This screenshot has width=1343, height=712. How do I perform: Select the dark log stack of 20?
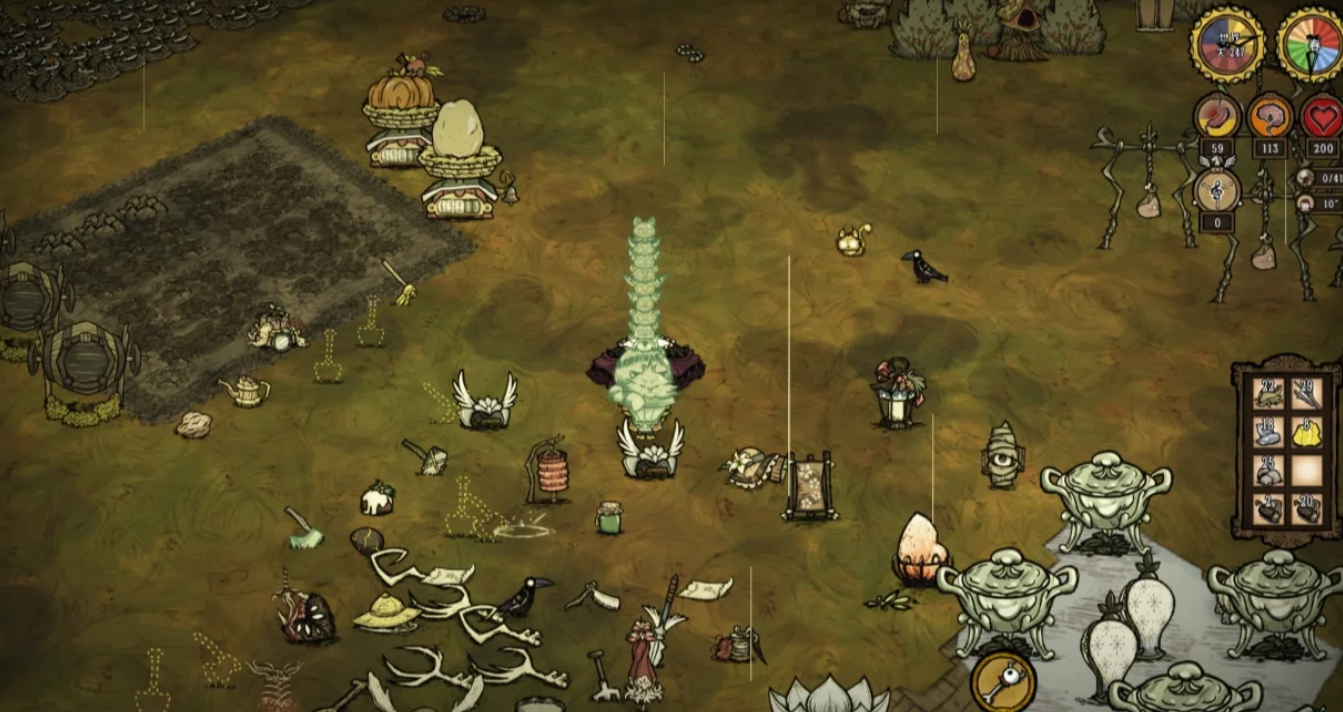(1306, 509)
